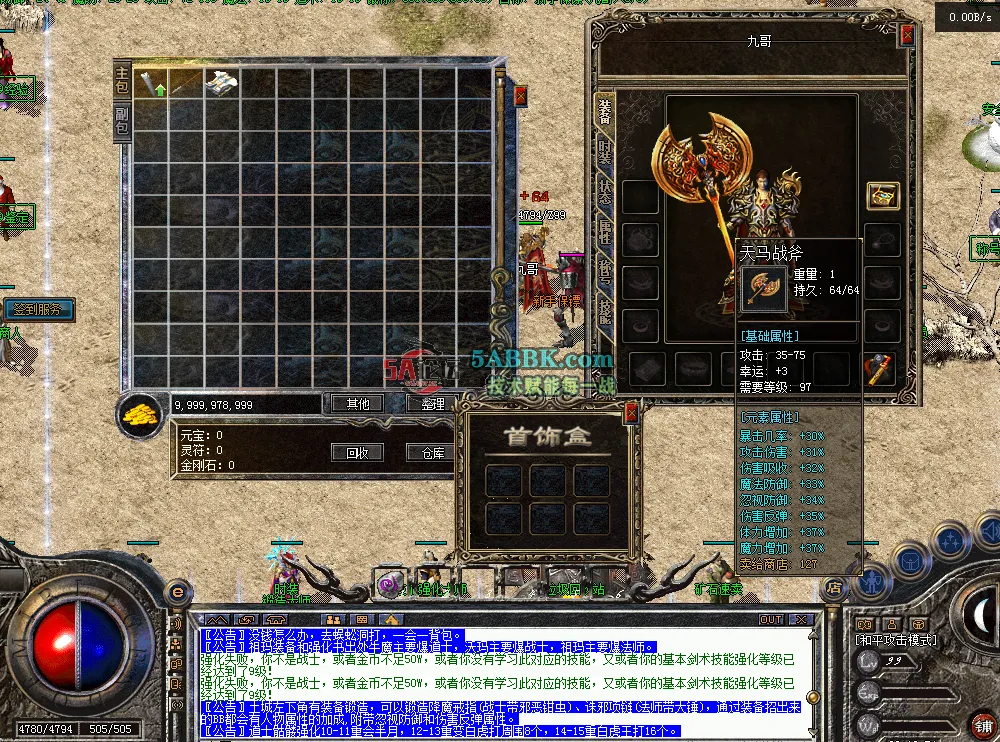Image resolution: width=1000 pixels, height=742 pixels.
Task: Close the 九哥 character panel
Action: (906, 35)
